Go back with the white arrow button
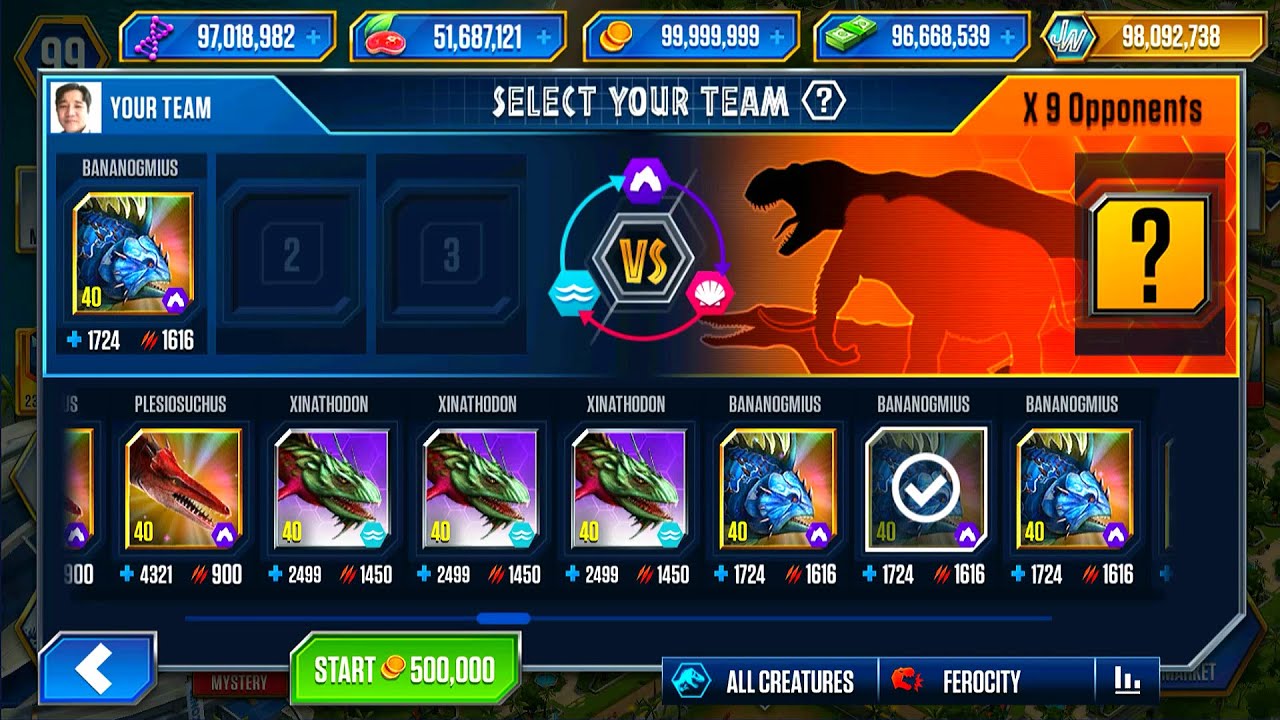The image size is (1280, 720). (x=97, y=671)
